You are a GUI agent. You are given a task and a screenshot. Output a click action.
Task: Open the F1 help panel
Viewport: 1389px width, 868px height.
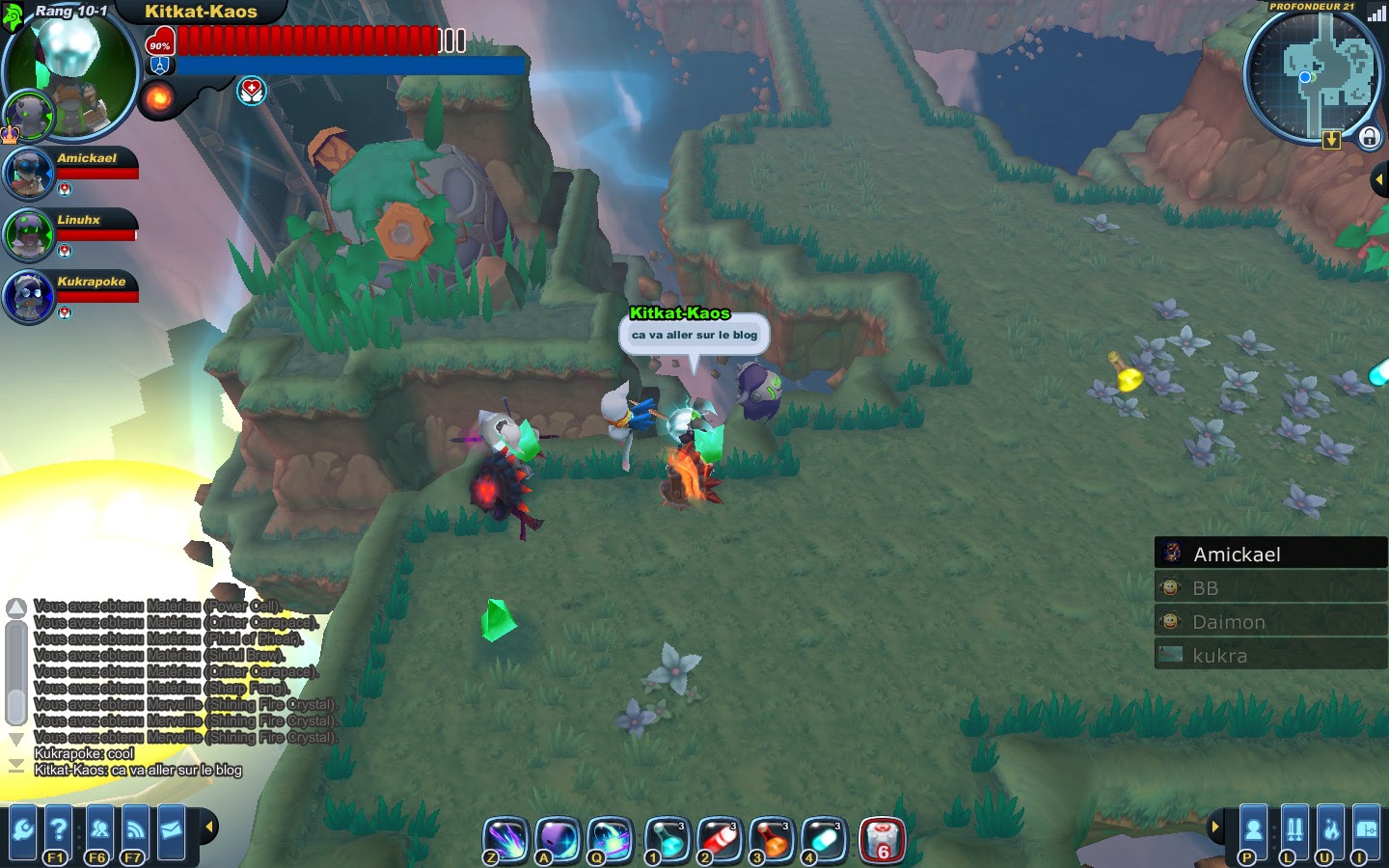58,829
